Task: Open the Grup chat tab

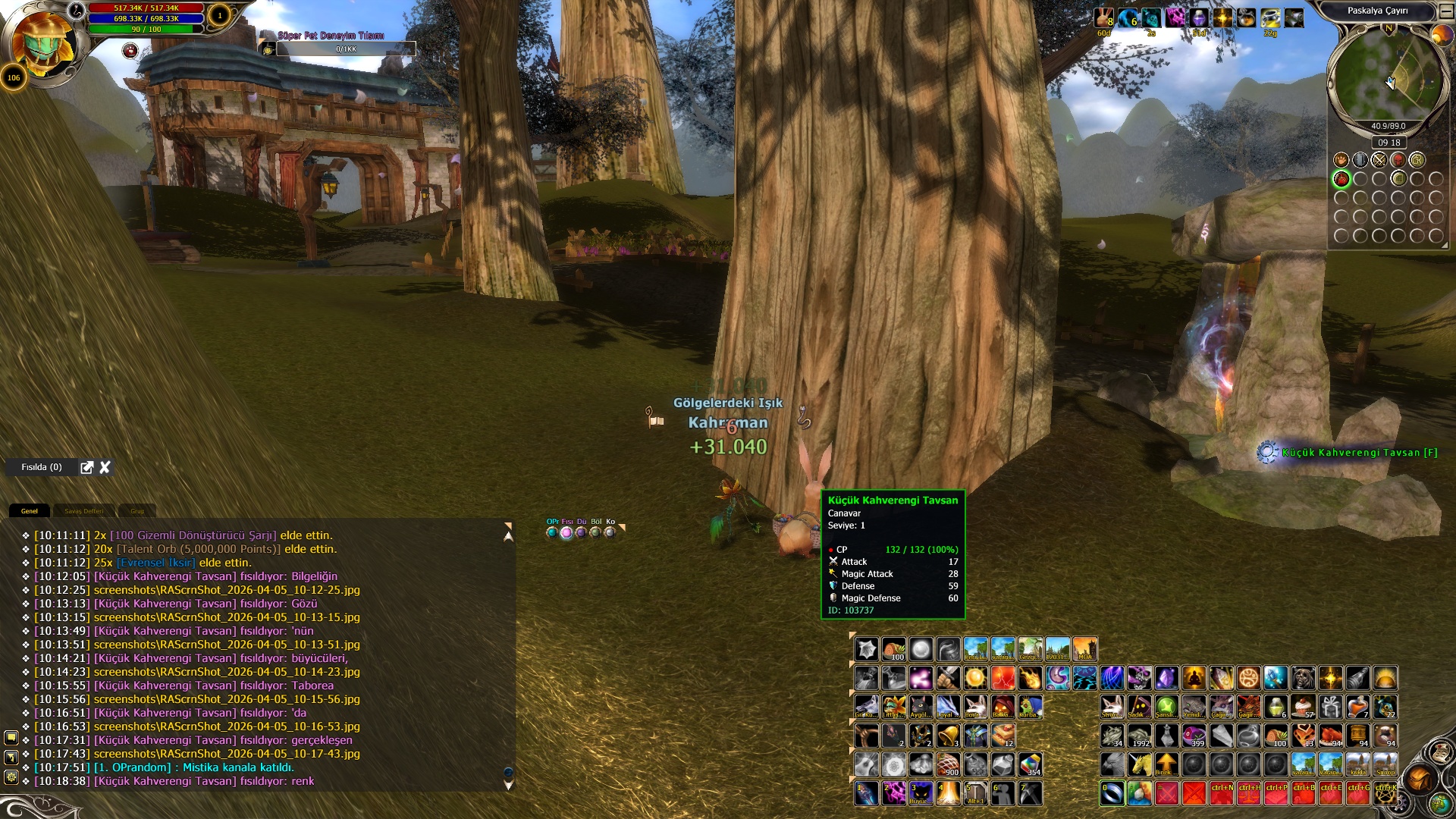Action: (137, 511)
